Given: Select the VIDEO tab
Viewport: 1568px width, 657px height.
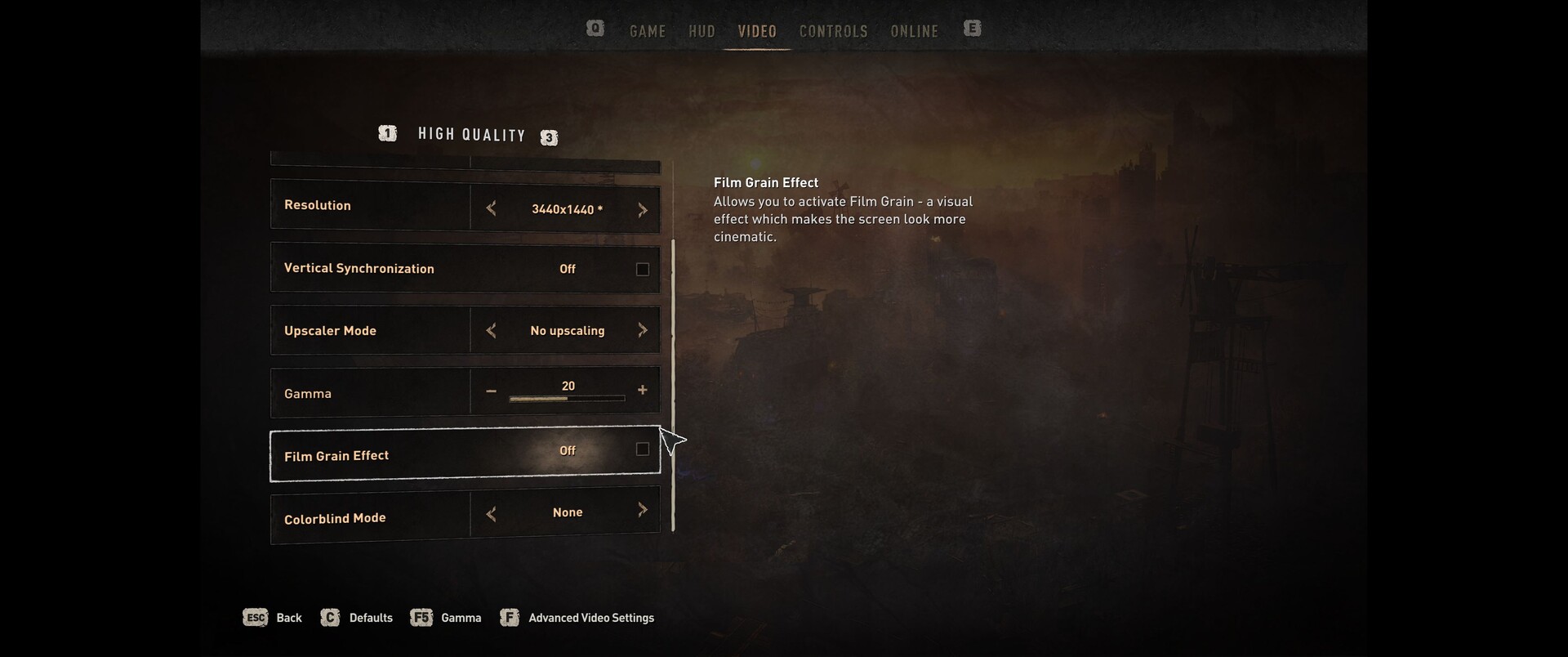Looking at the screenshot, I should 757,31.
